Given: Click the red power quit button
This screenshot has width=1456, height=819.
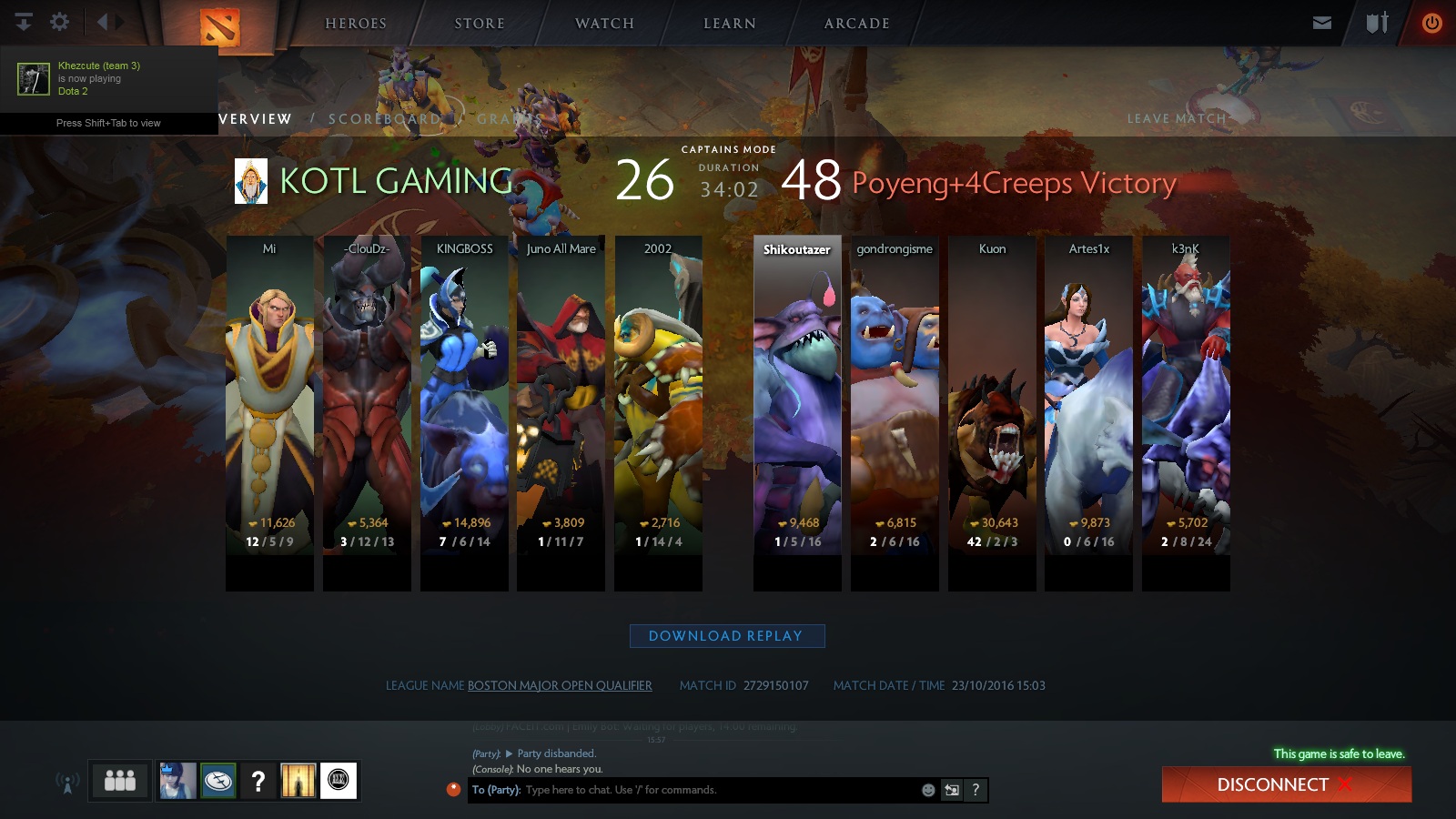Looking at the screenshot, I should [1431, 23].
